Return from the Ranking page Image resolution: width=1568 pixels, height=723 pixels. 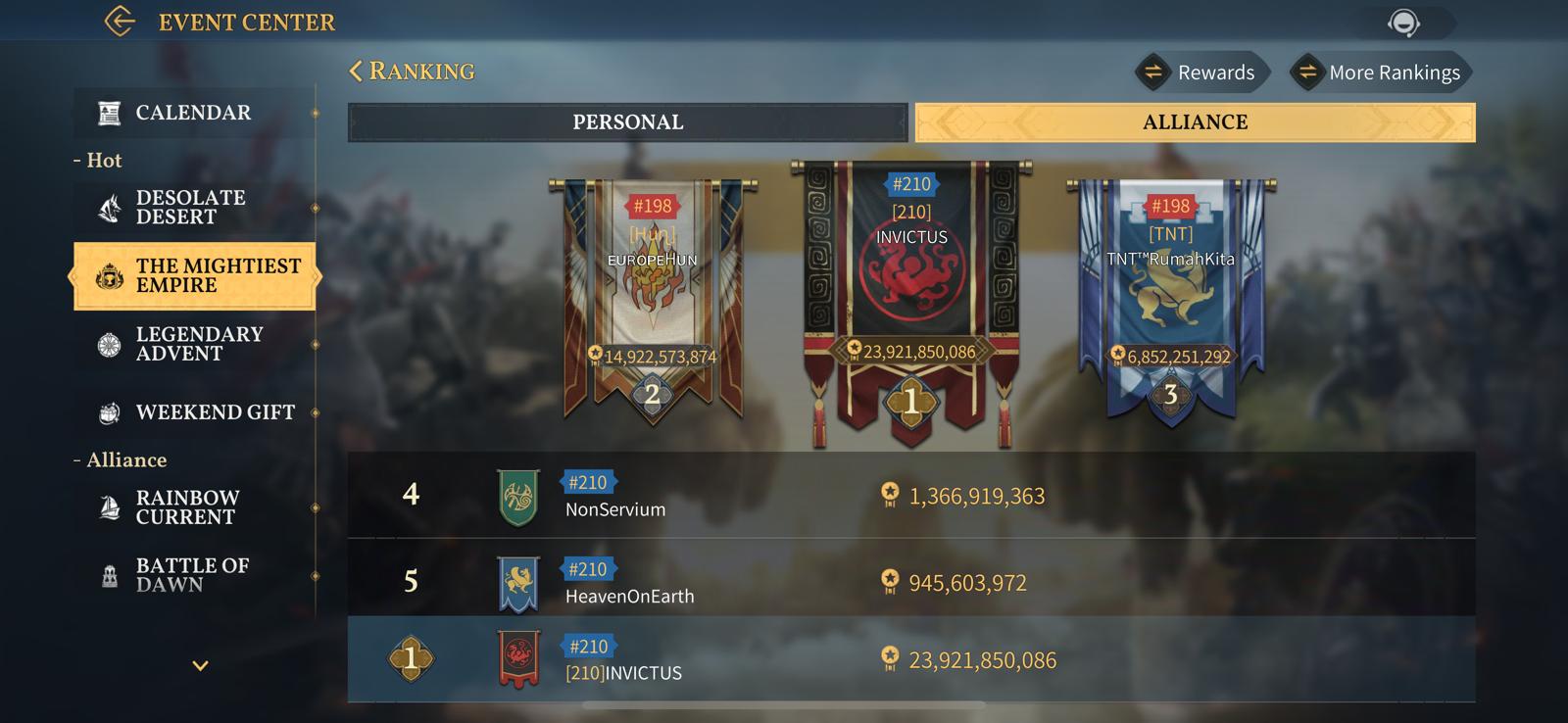(x=357, y=72)
